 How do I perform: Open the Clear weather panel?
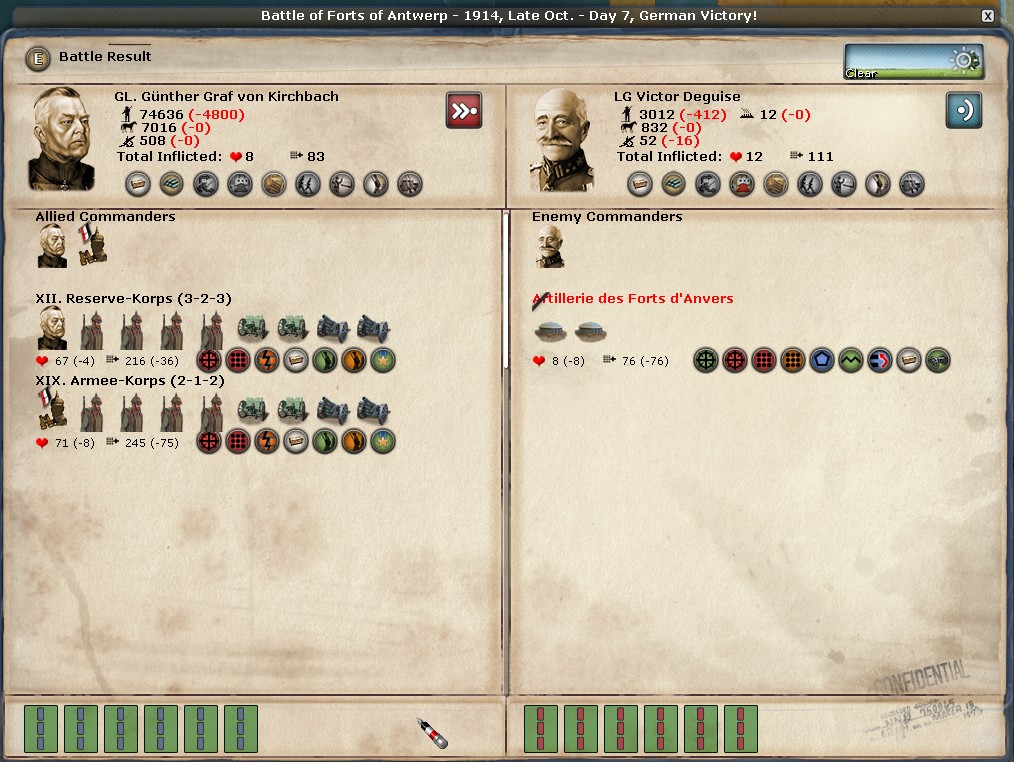point(912,61)
